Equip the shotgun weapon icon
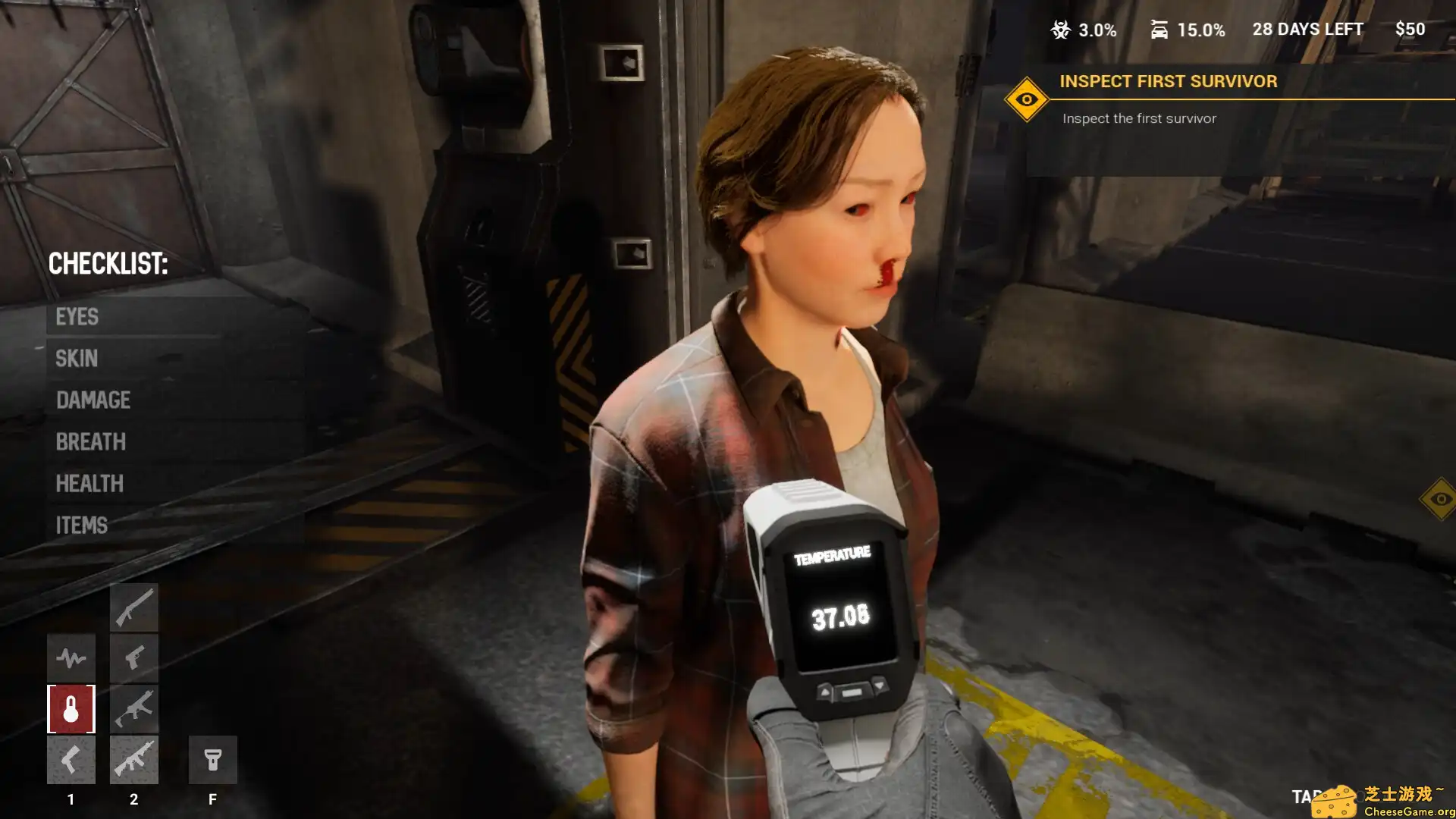 [133, 607]
